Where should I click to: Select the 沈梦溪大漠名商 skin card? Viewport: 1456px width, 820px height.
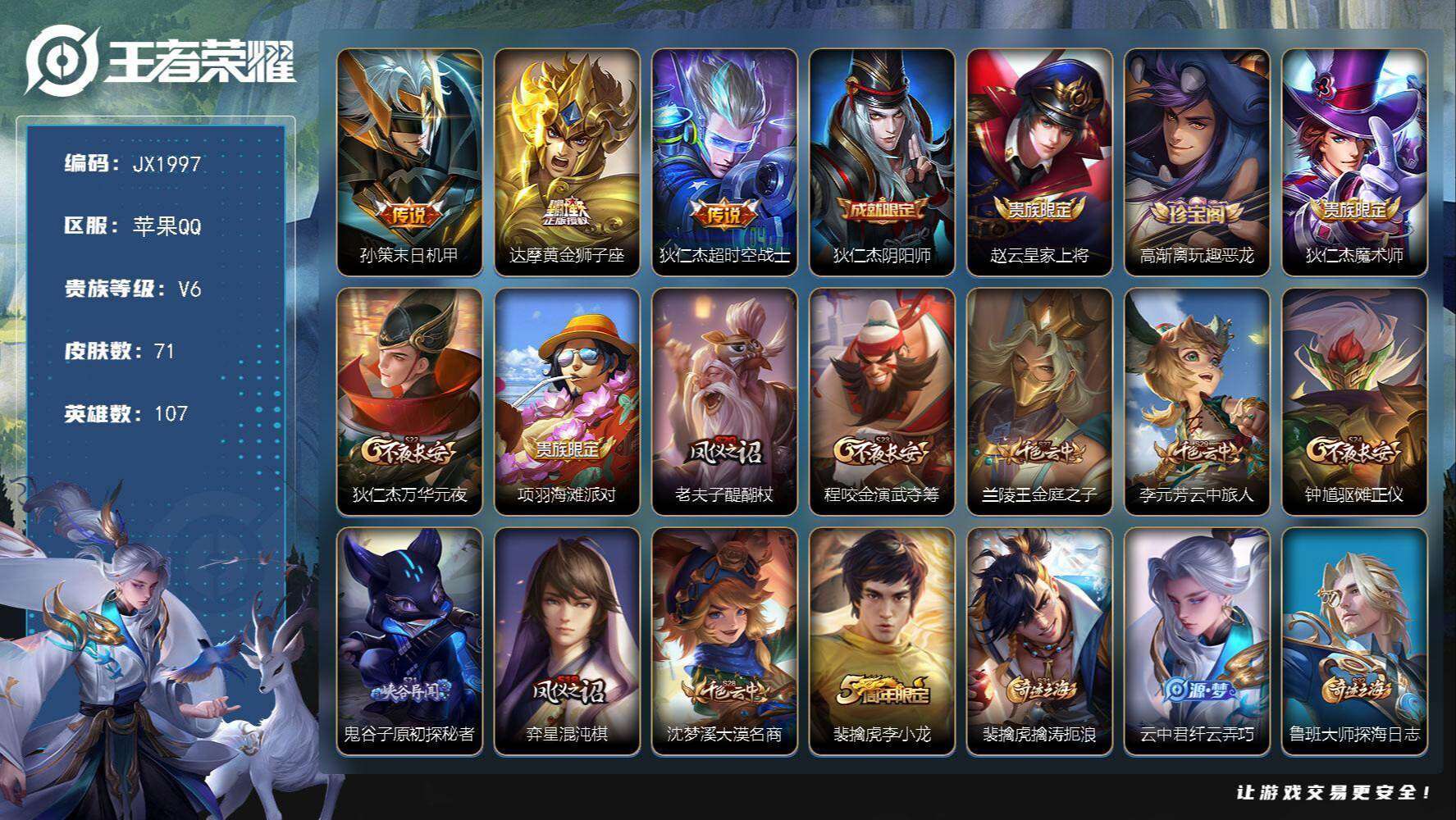[x=724, y=640]
